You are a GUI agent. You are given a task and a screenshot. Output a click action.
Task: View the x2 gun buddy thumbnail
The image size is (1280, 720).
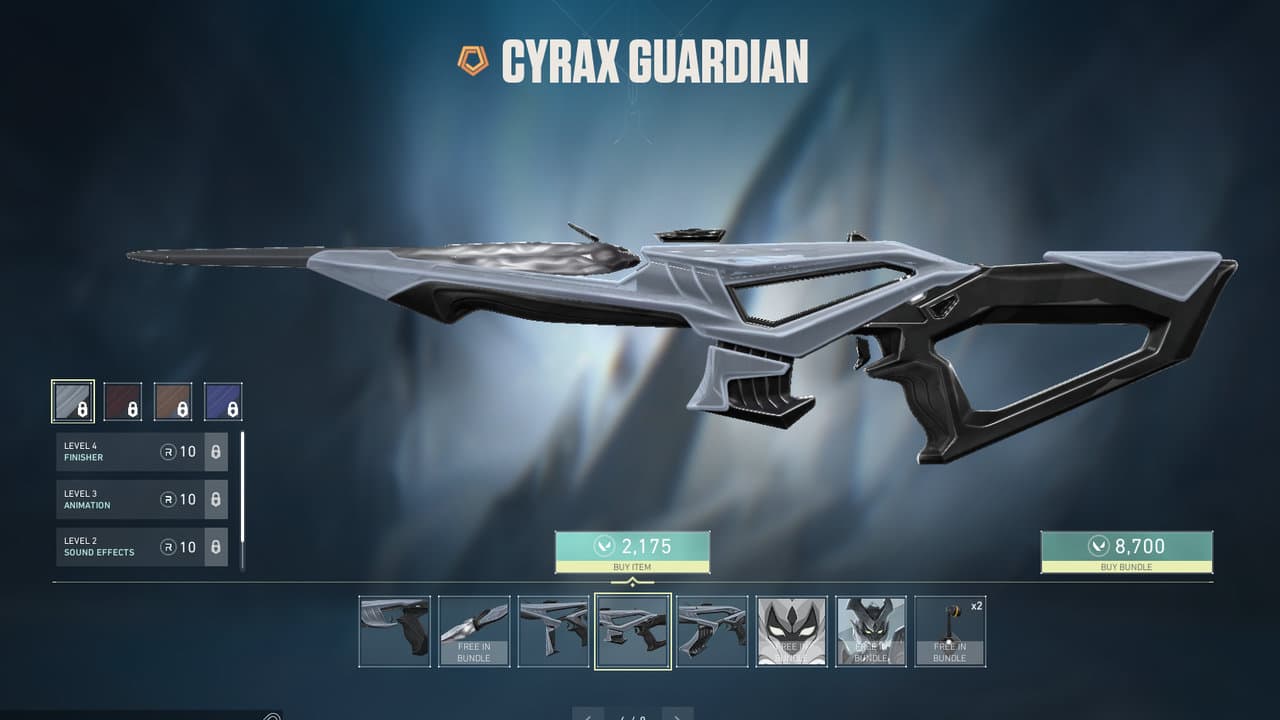coord(950,631)
